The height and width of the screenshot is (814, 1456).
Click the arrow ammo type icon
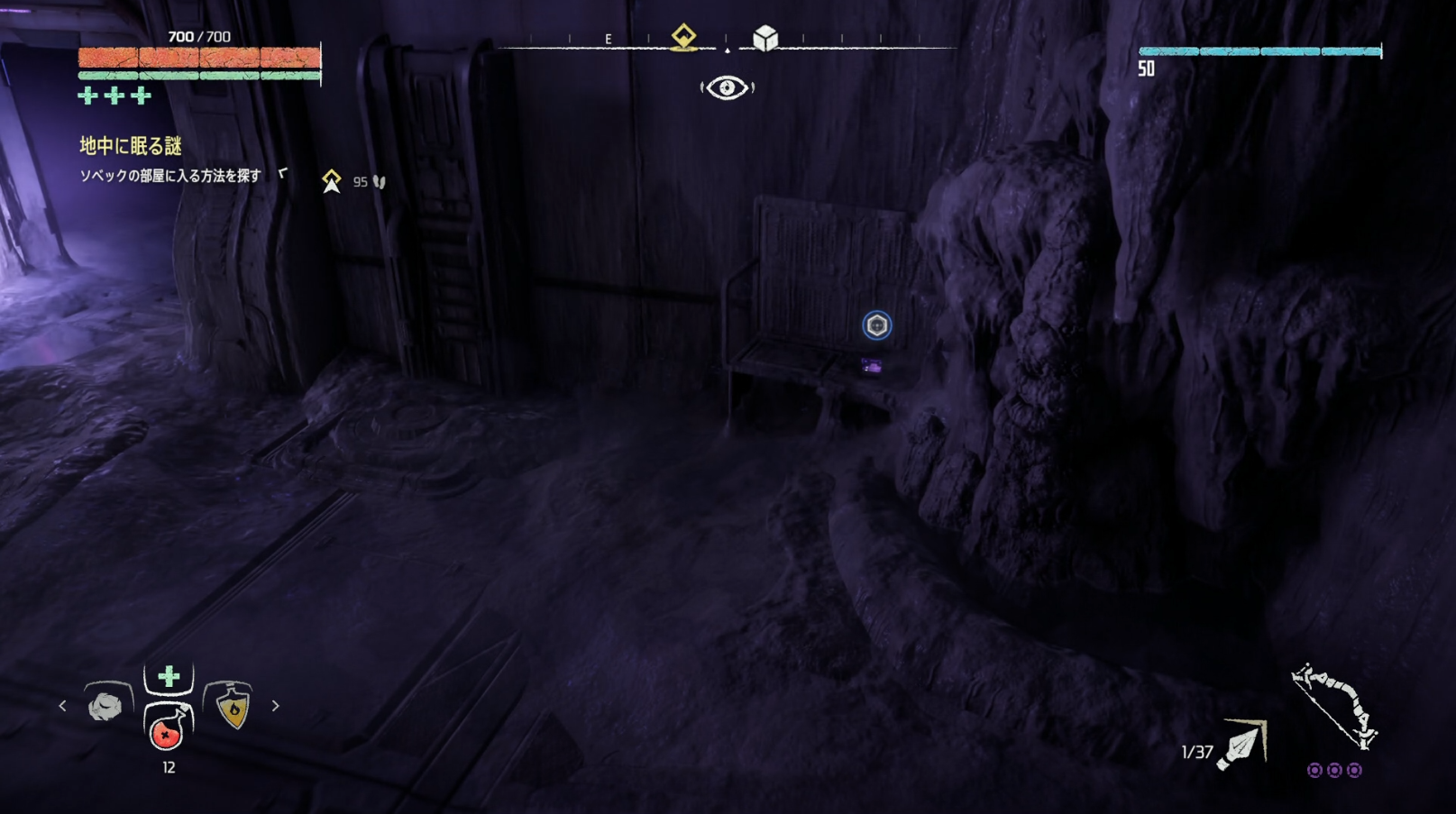(x=1244, y=745)
